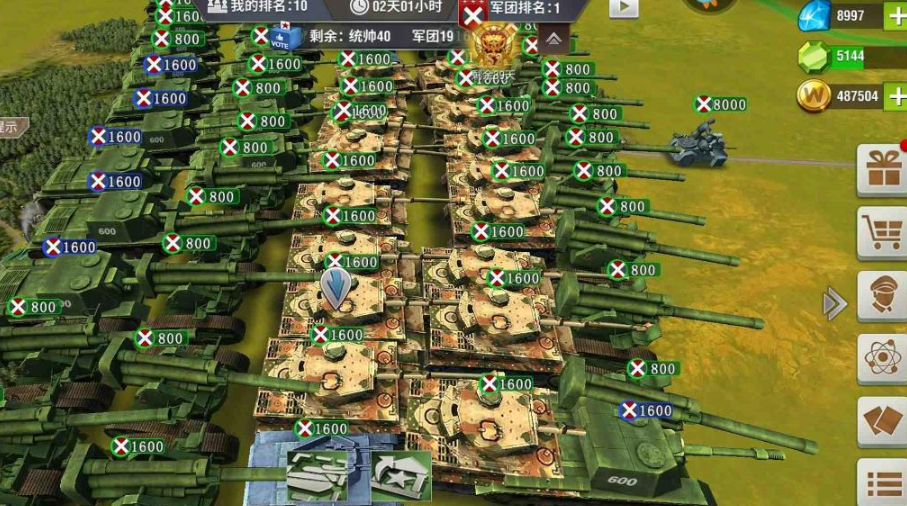
Task: Select the tank formation command icon
Action: click(318, 474)
